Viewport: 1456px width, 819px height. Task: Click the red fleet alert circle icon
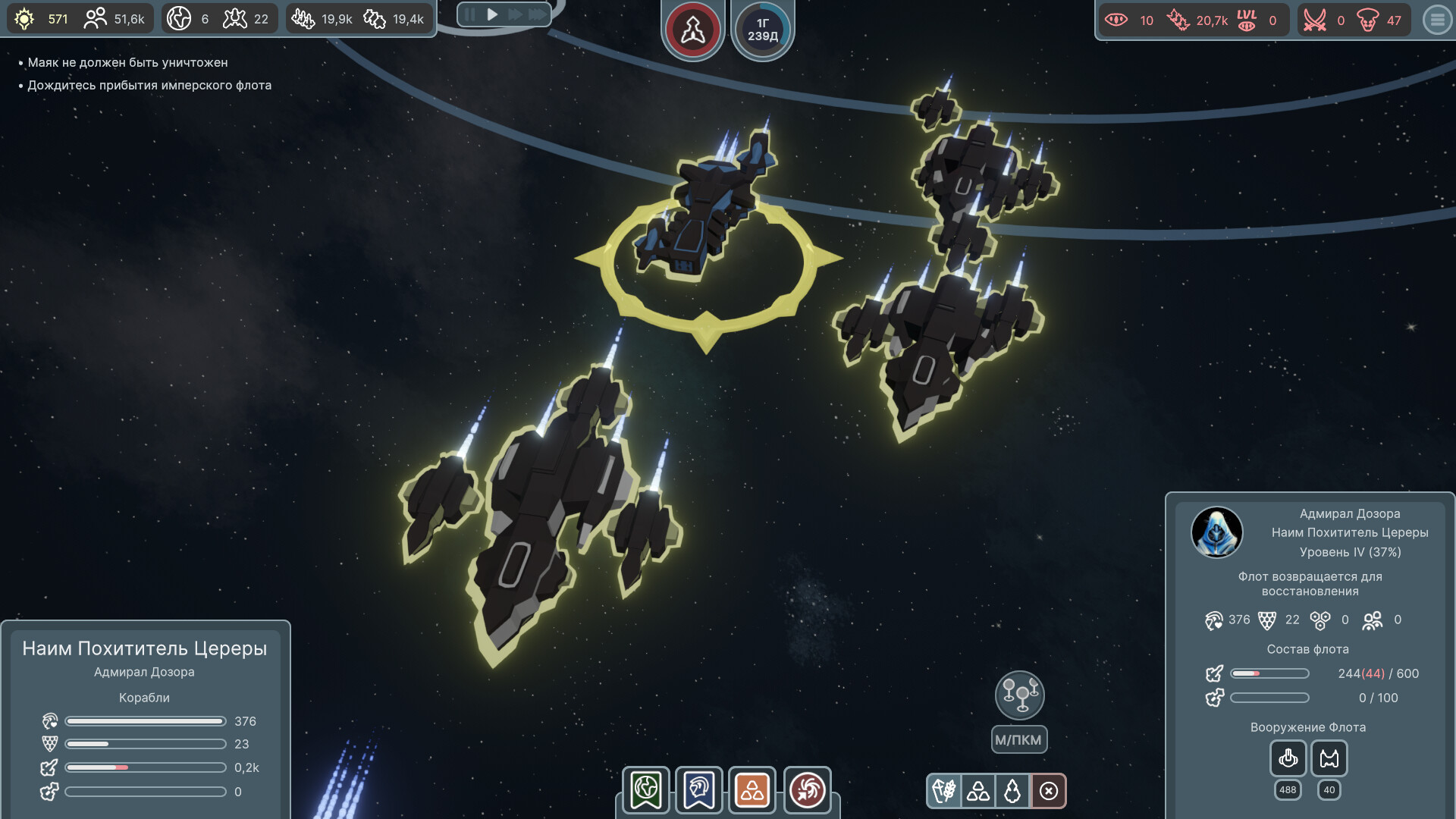692,30
